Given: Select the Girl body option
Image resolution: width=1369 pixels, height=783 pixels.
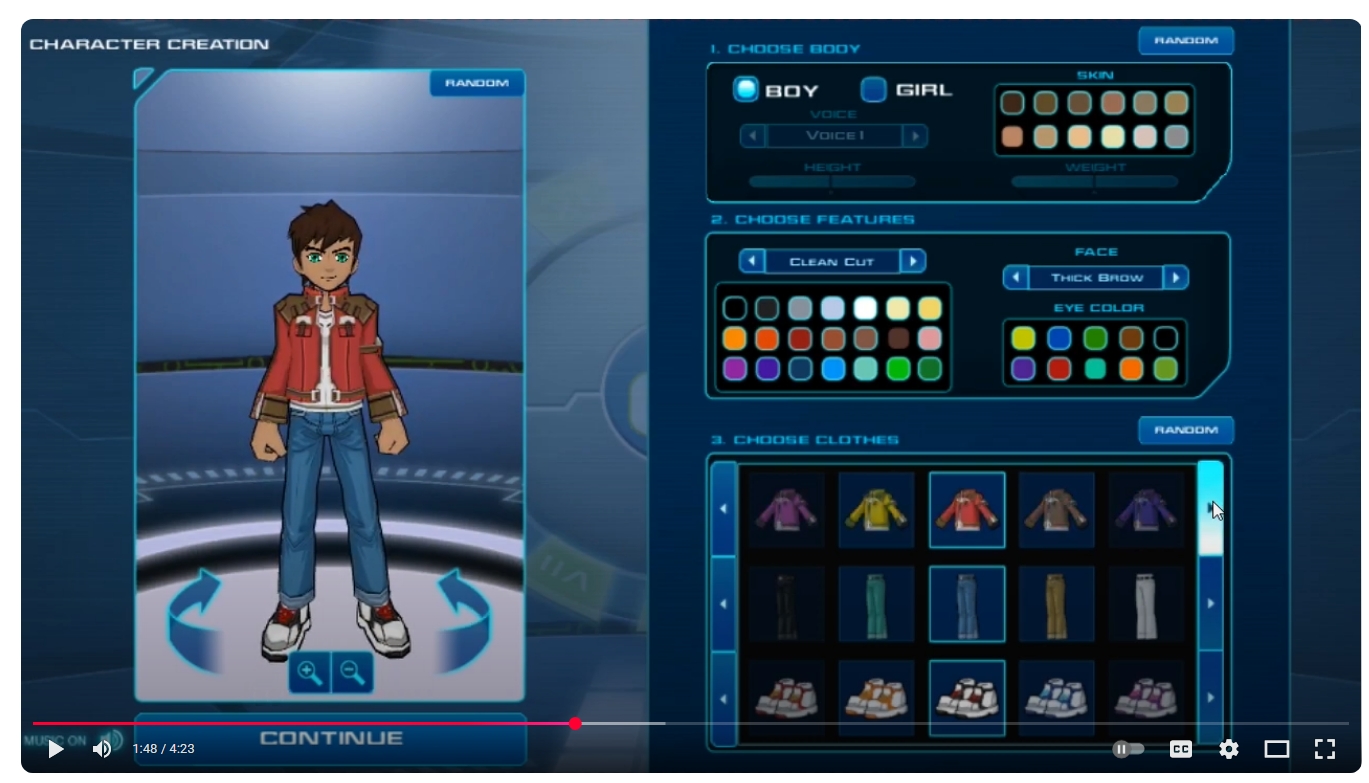Looking at the screenshot, I should (874, 90).
